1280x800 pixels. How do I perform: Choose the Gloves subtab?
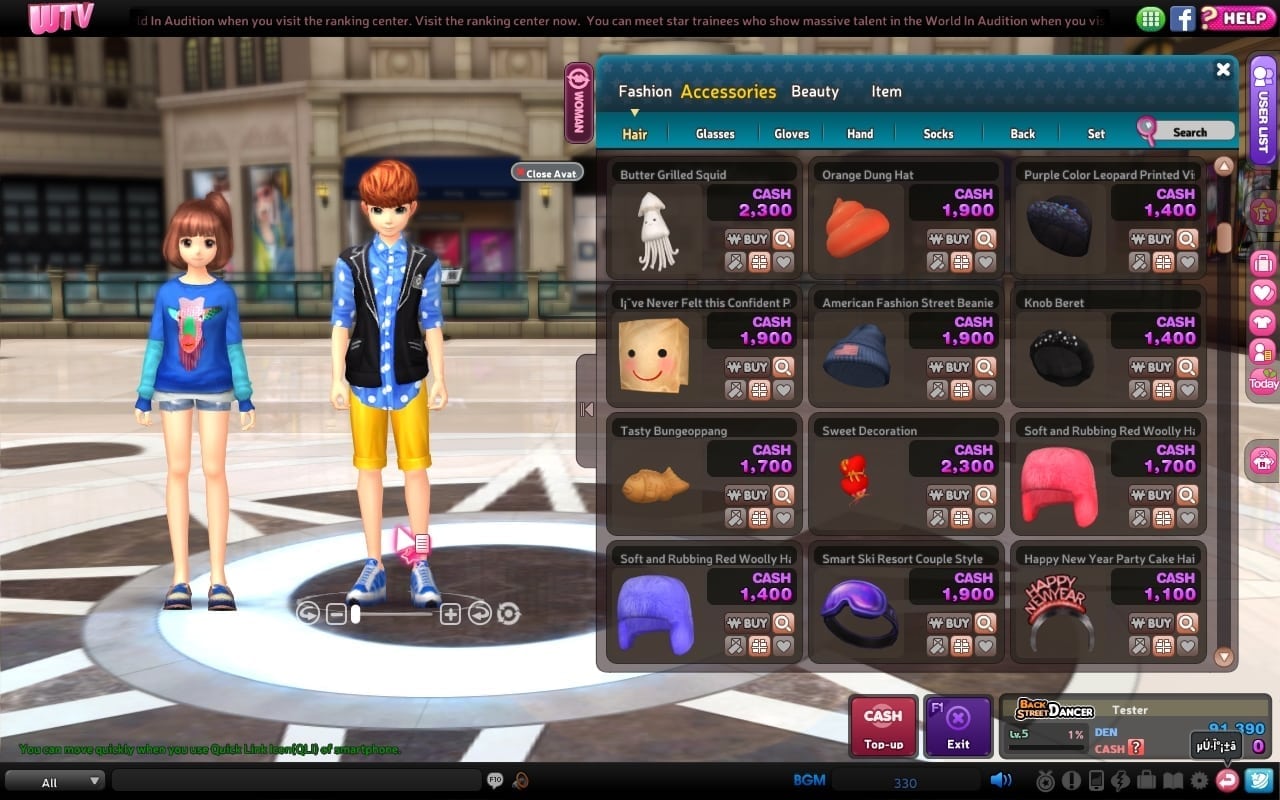(791, 133)
